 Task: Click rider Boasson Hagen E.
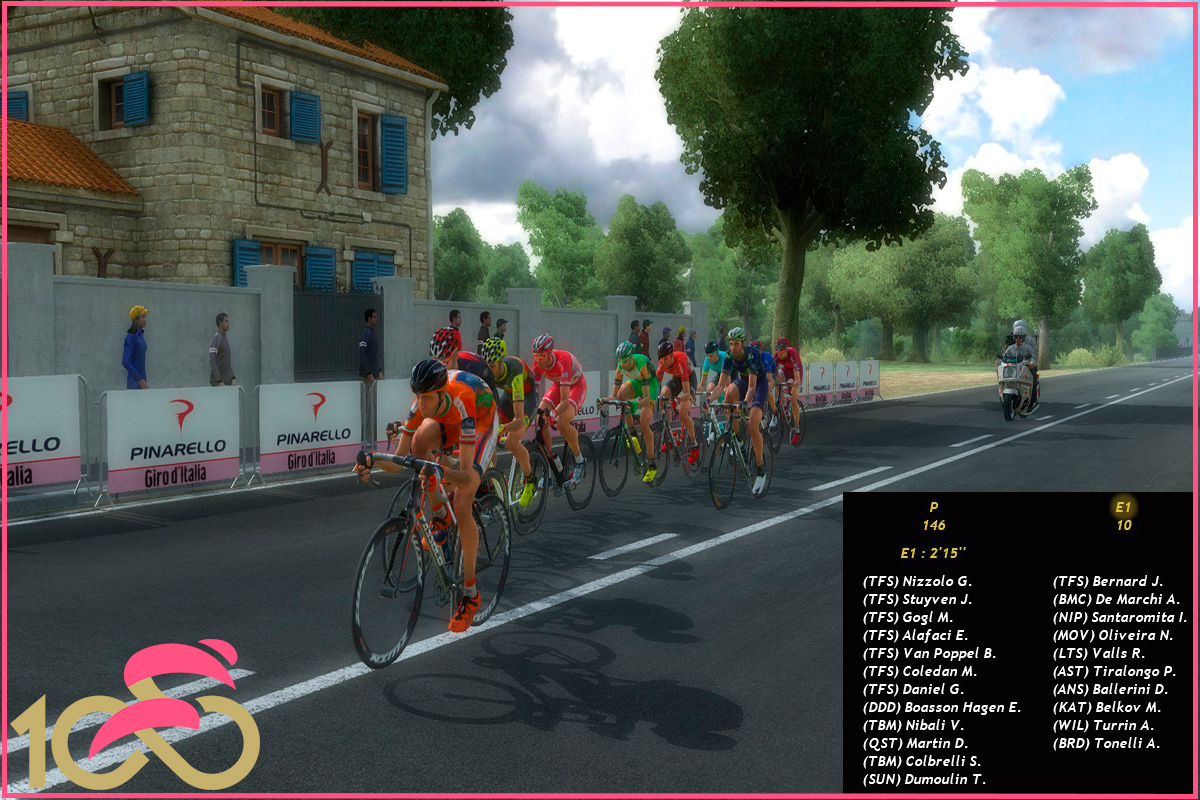(941, 707)
